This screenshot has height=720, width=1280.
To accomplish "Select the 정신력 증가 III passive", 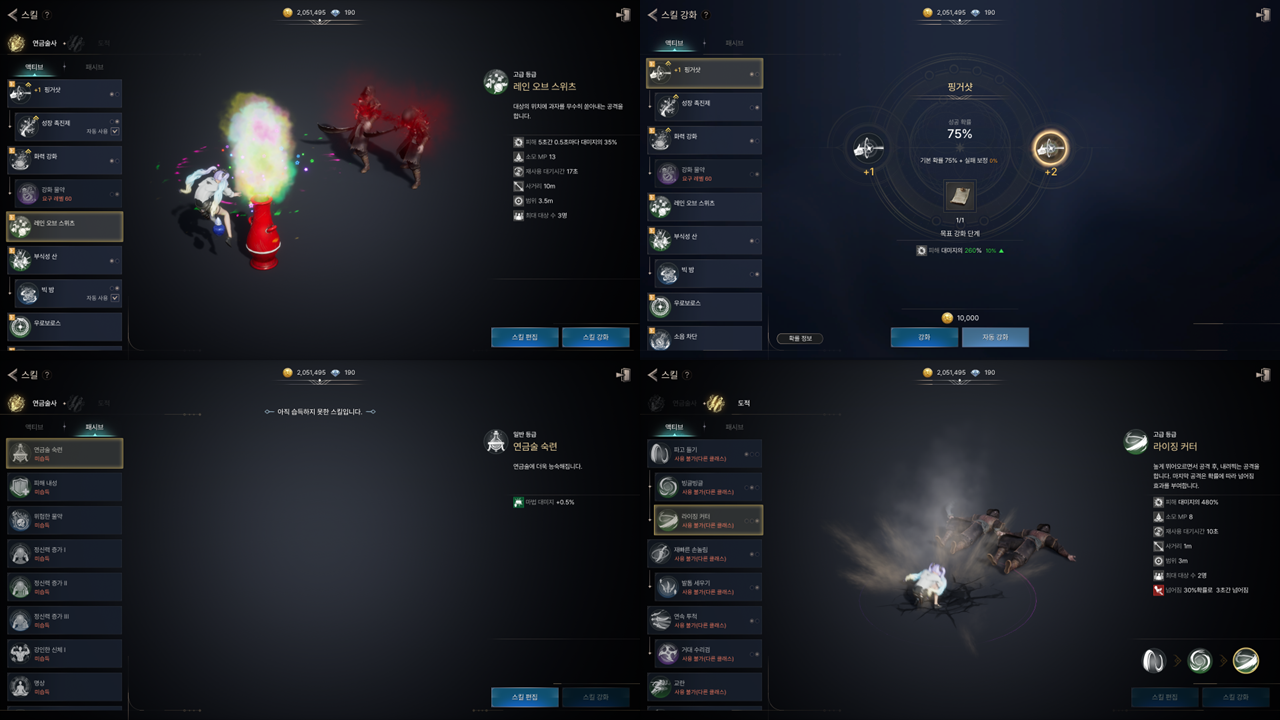I will coord(65,620).
